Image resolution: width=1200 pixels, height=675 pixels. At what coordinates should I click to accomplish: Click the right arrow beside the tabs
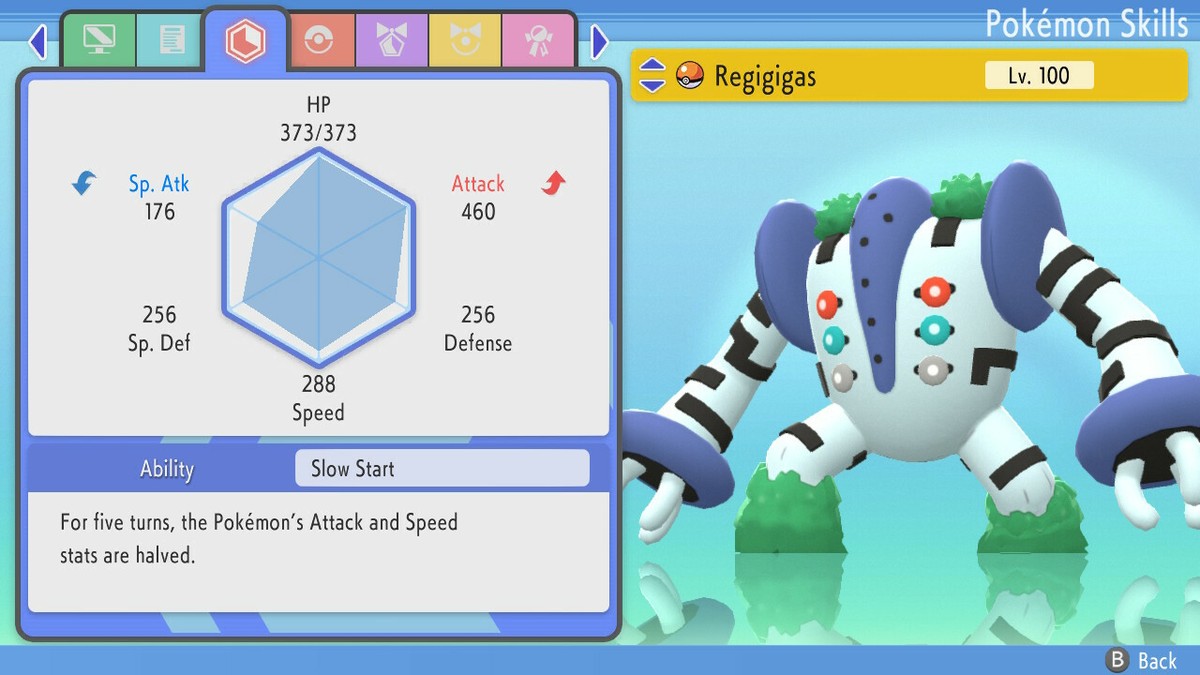point(599,42)
